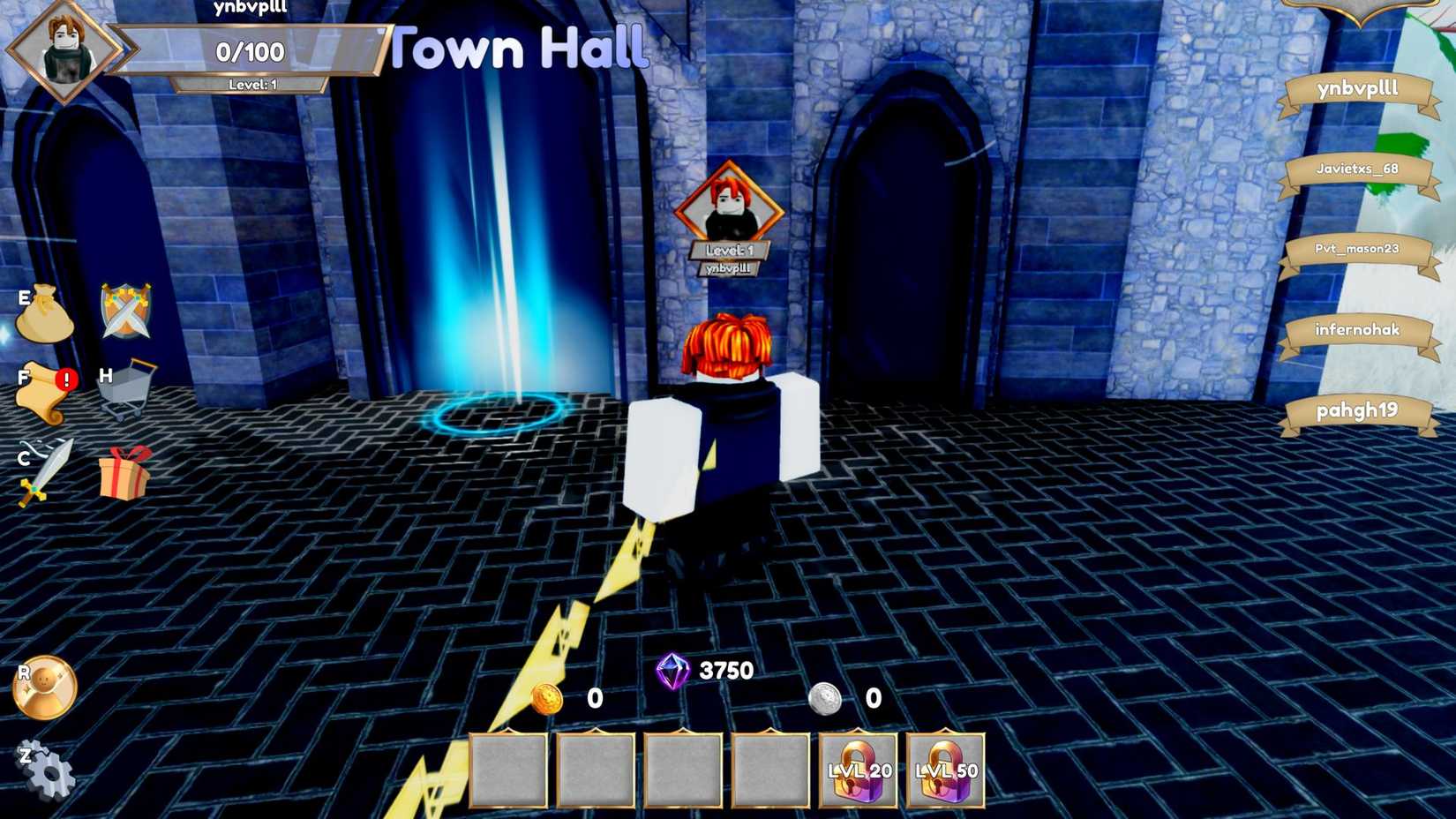The width and height of the screenshot is (1456, 819).
Task: Open the gift box rewards menu
Action: pos(124,472)
